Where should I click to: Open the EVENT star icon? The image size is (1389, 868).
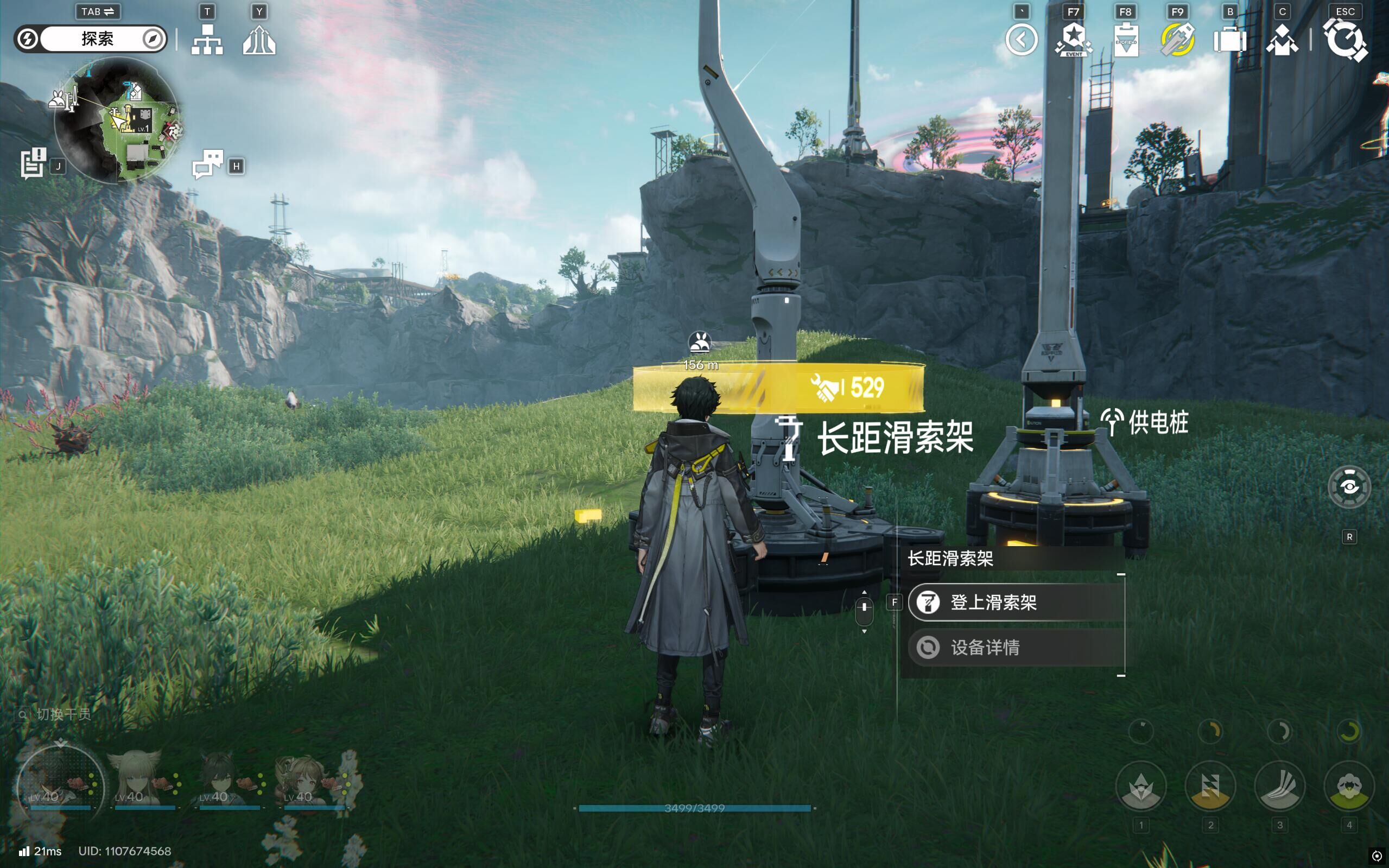(x=1073, y=40)
